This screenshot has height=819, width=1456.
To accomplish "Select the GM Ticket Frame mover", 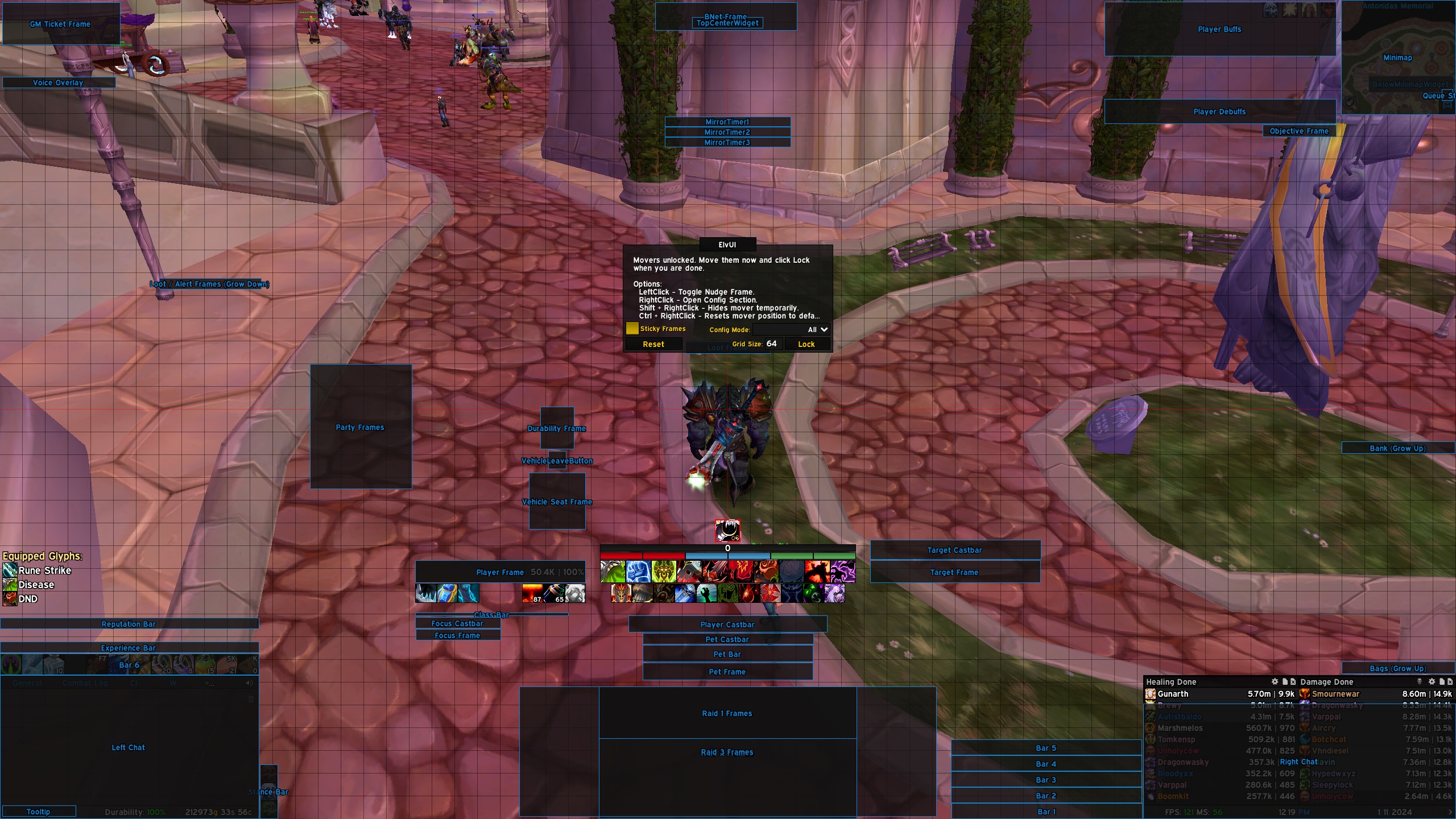I will tap(60, 24).
